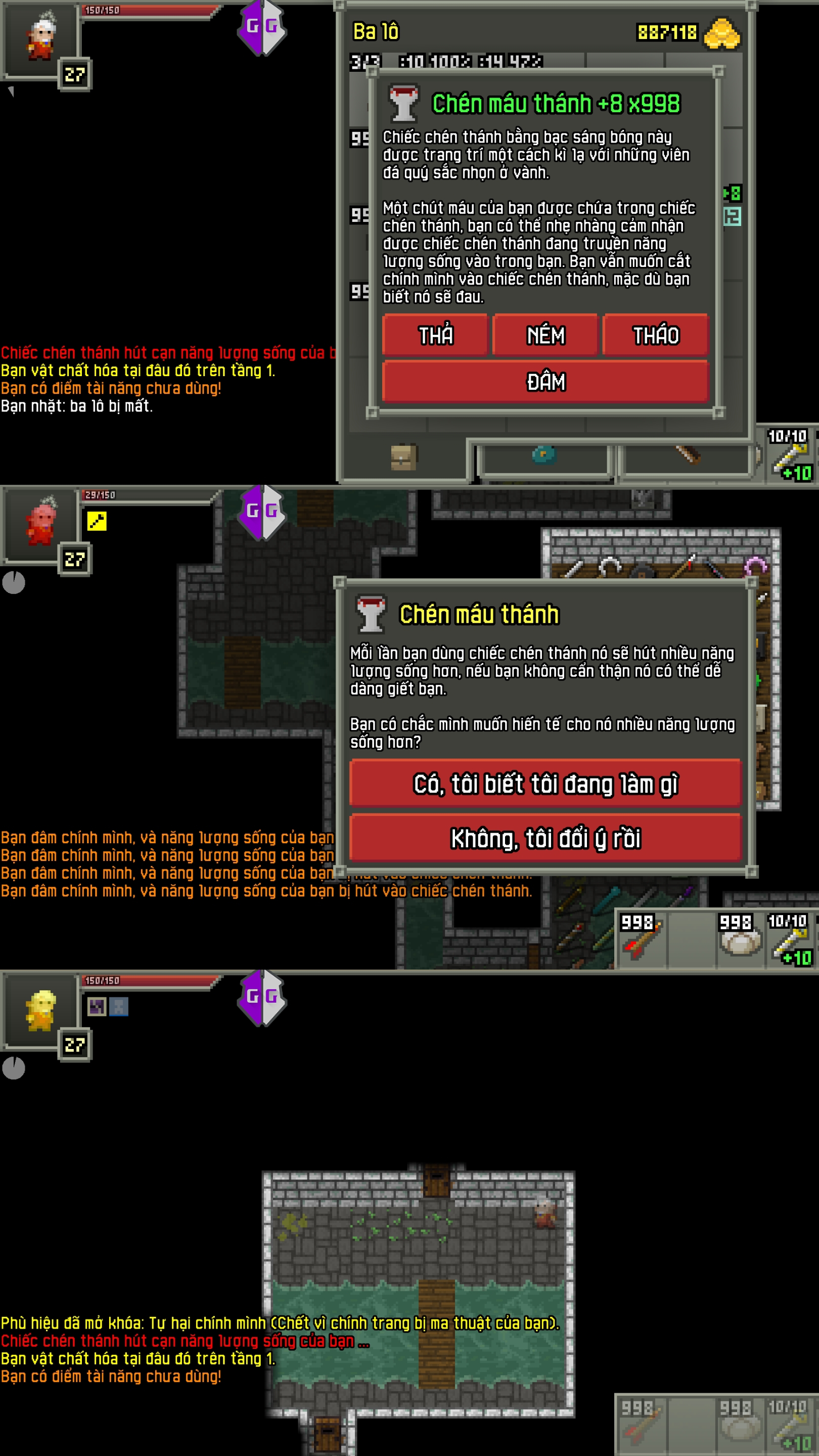Click the THÁO unequip button
This screenshot has height=1456, width=819.
point(655,335)
